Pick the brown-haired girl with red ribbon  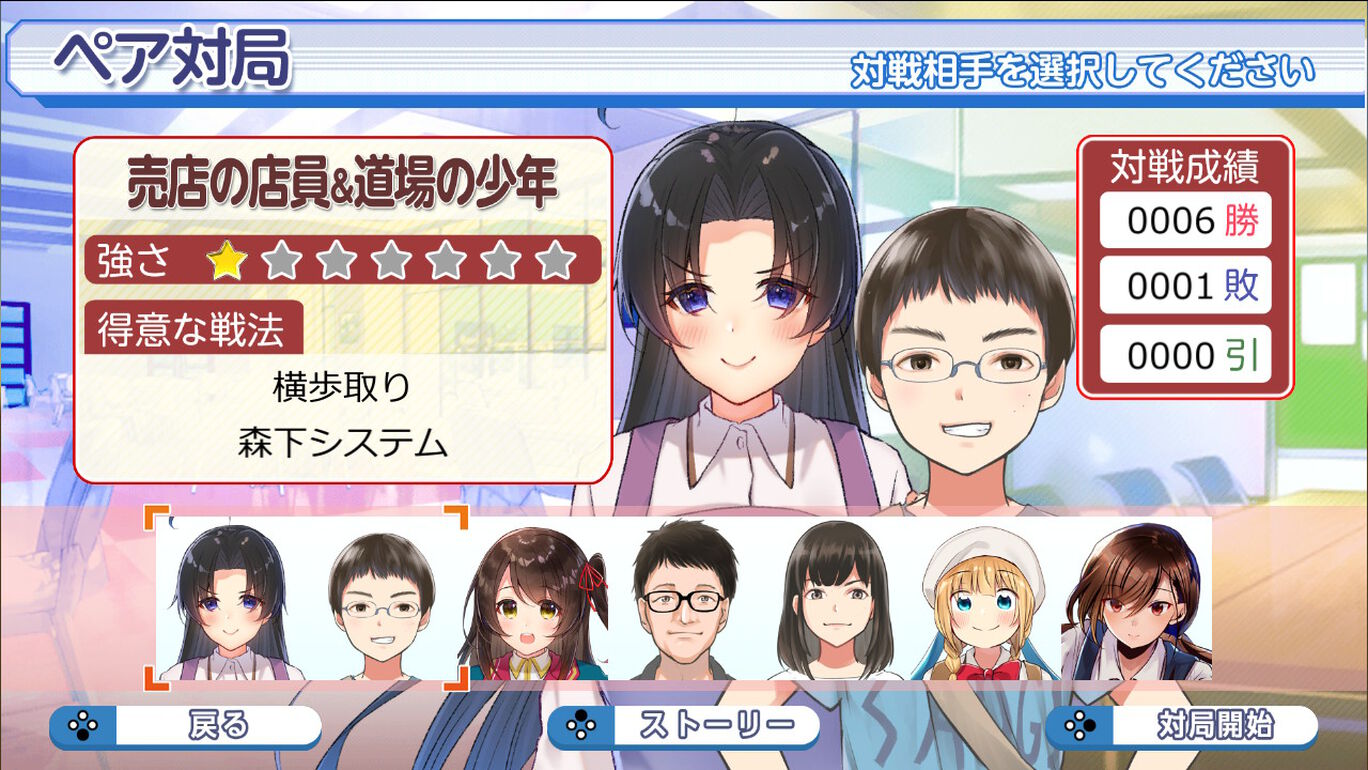click(x=536, y=602)
